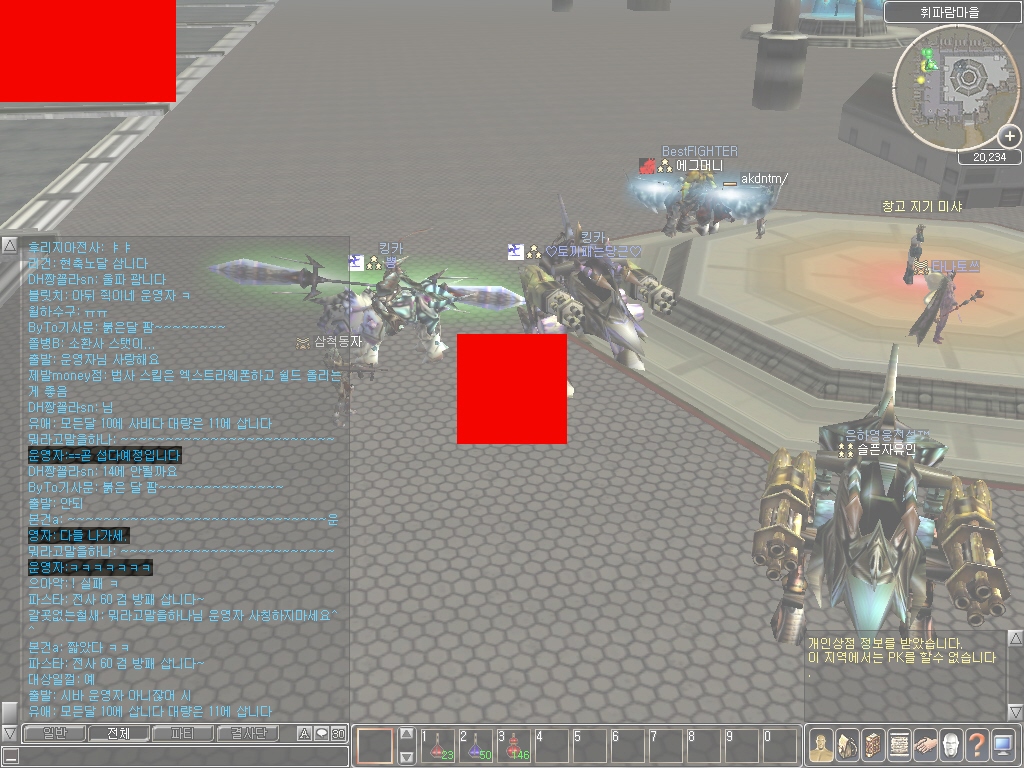The height and width of the screenshot is (768, 1024).
Task: Open the 파티 chat tab
Action: (182, 734)
